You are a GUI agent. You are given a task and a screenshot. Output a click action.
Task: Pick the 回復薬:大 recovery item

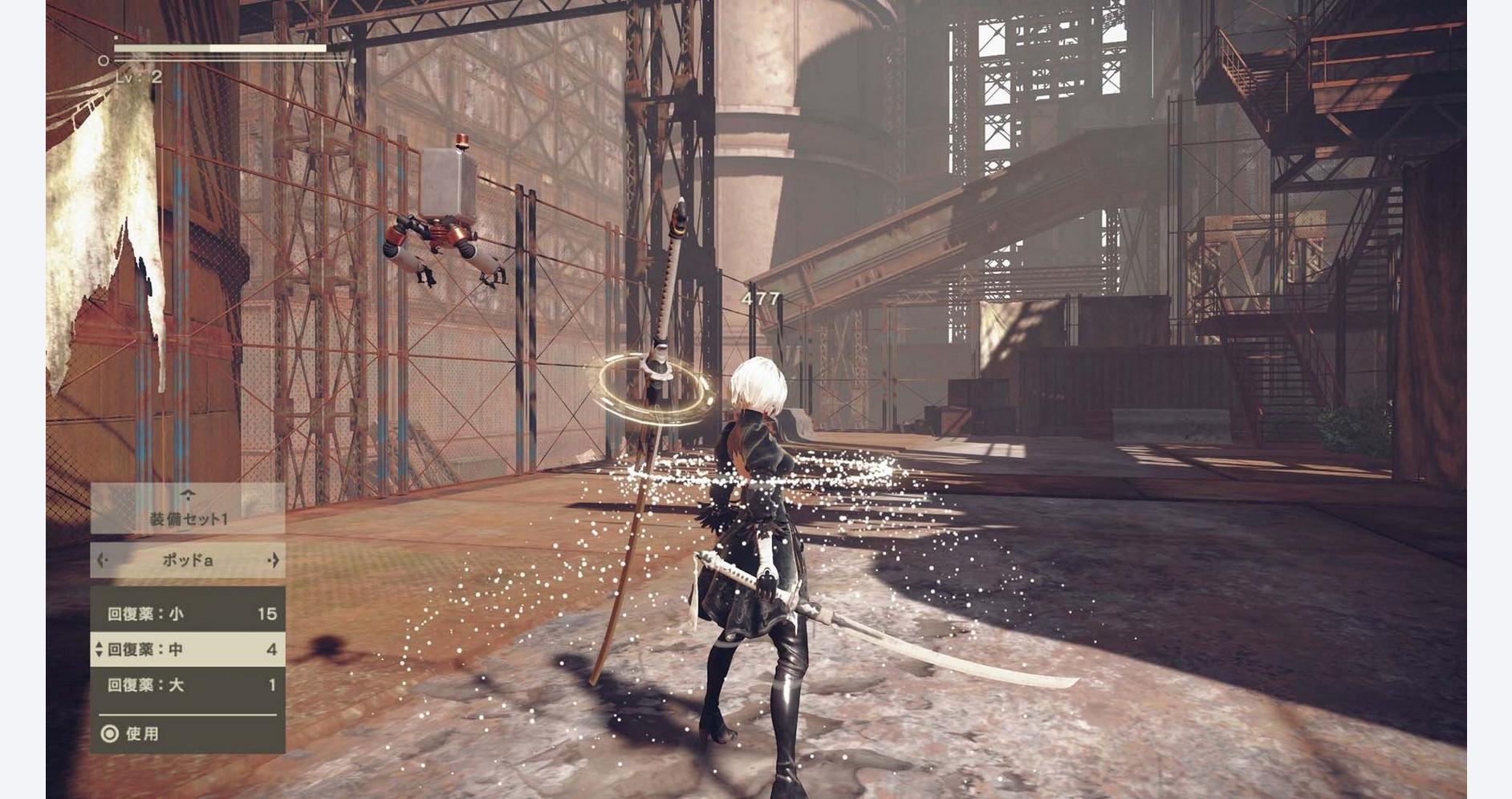pos(188,684)
